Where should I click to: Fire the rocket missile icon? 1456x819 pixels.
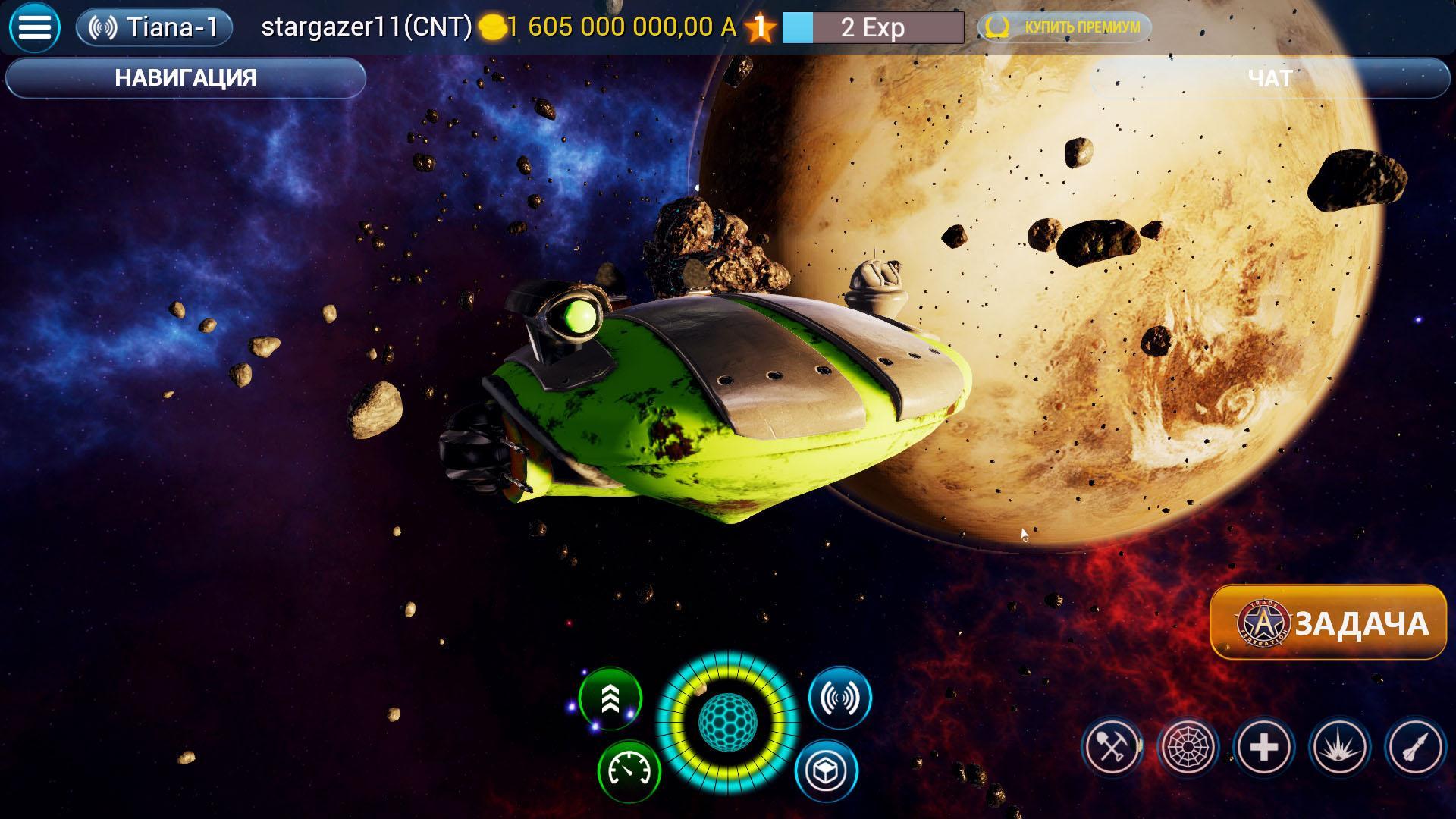[1416, 748]
